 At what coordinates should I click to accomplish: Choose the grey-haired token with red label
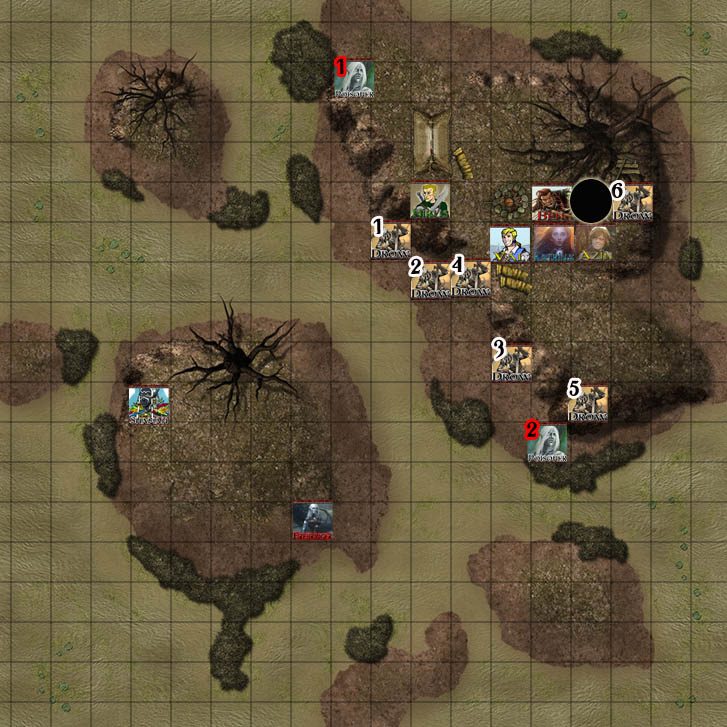[313, 521]
